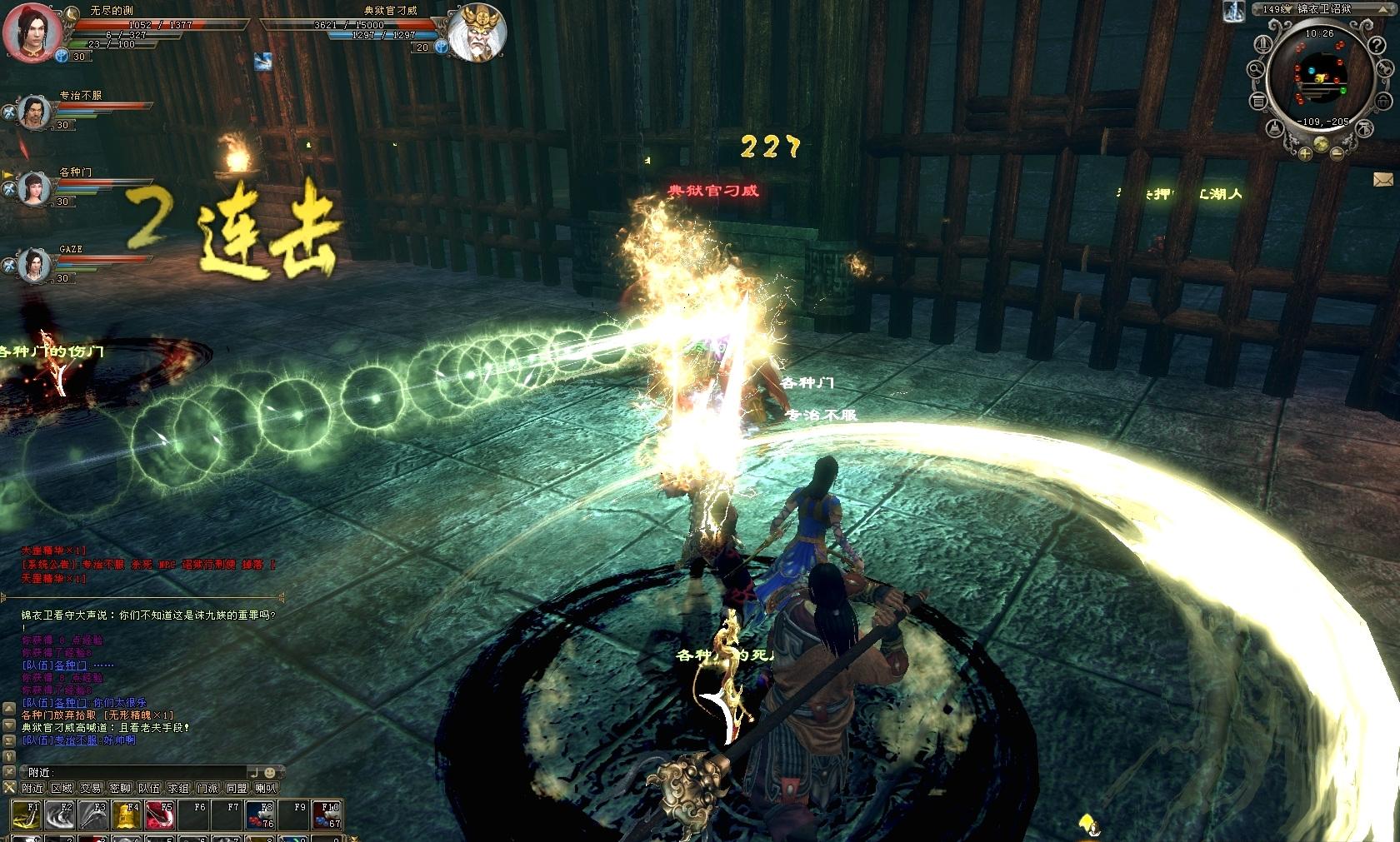The height and width of the screenshot is (842, 1400).
Task: Trigger the F1 yellow lightning skill
Action: 26,815
